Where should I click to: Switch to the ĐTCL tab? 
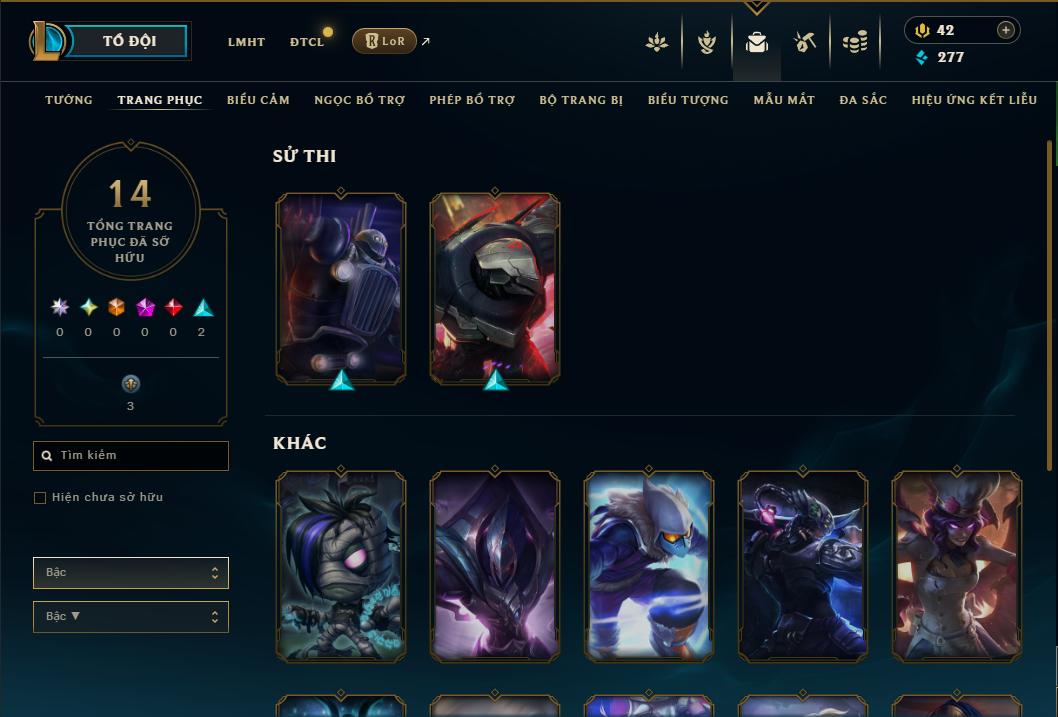pyautogui.click(x=307, y=42)
